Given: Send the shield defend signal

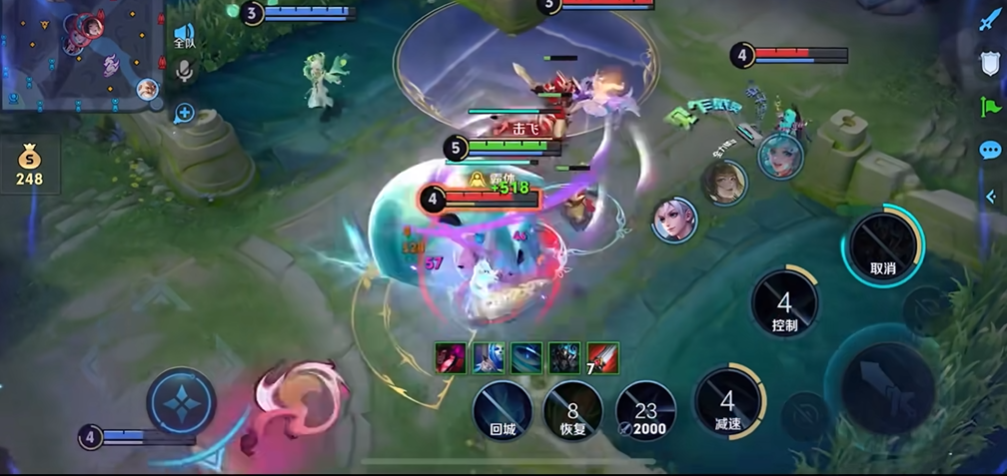Looking at the screenshot, I should pos(989,65).
